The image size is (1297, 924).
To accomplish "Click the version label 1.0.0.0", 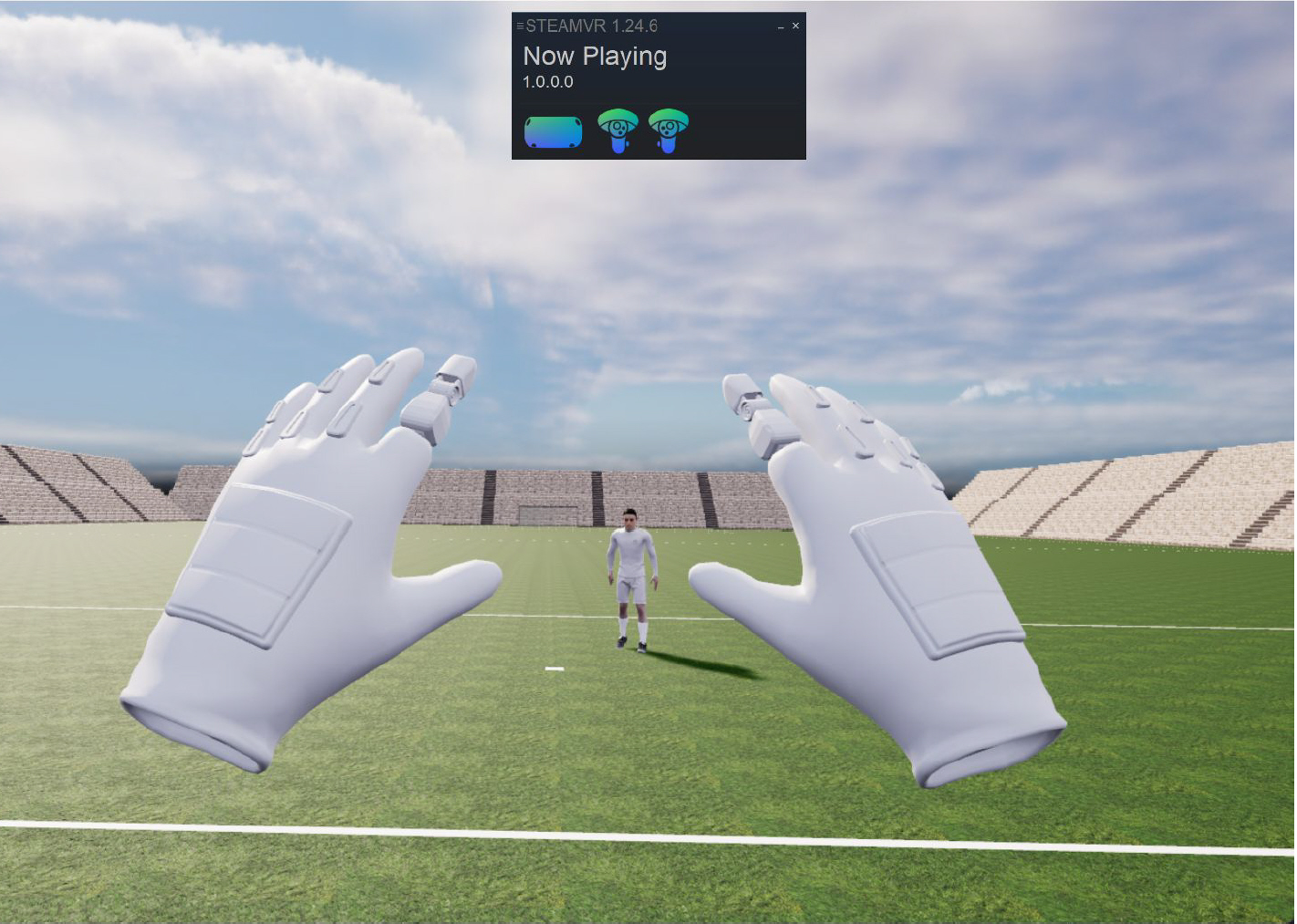I will coord(547,81).
